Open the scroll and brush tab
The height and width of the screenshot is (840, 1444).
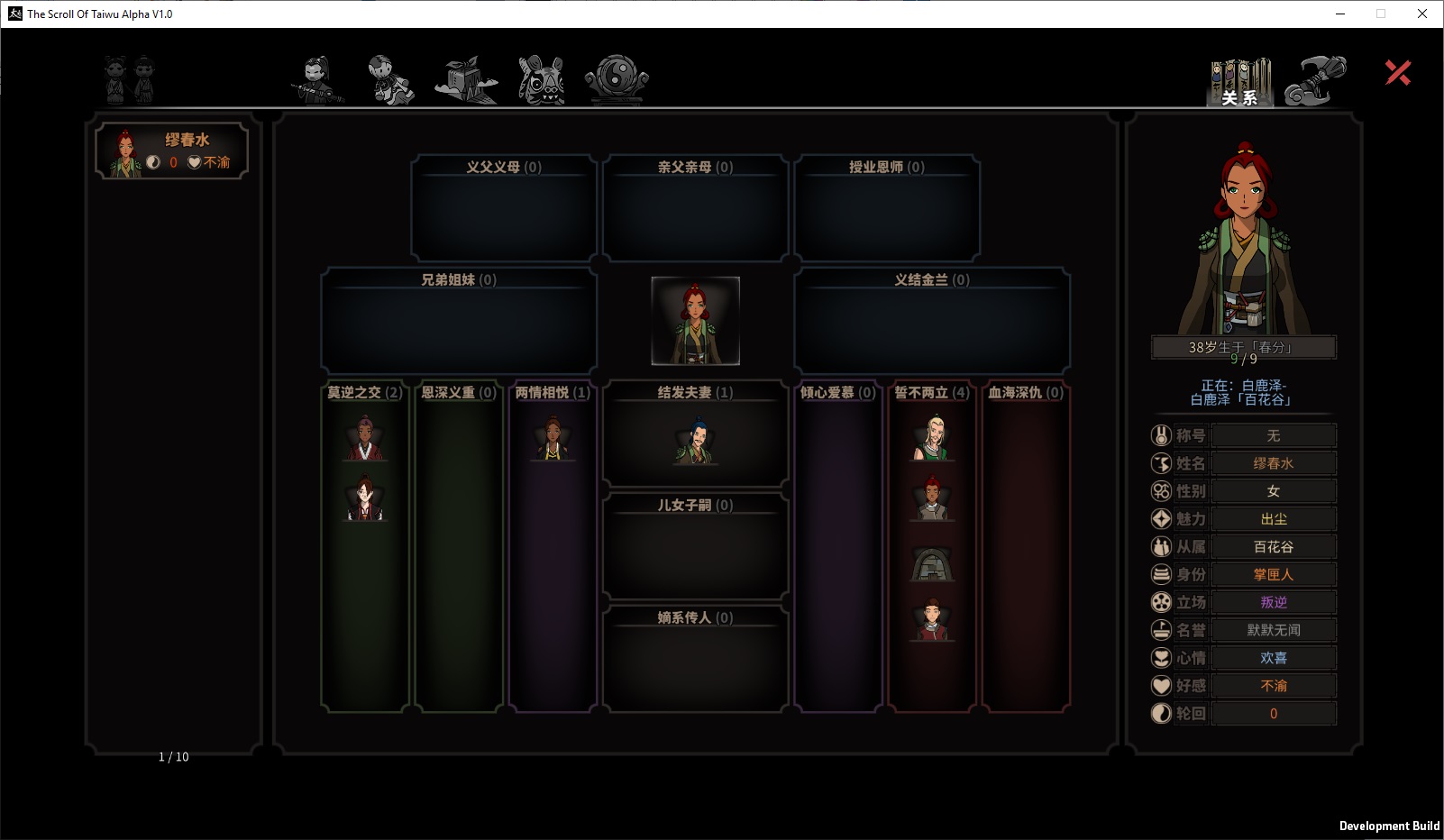1315,81
